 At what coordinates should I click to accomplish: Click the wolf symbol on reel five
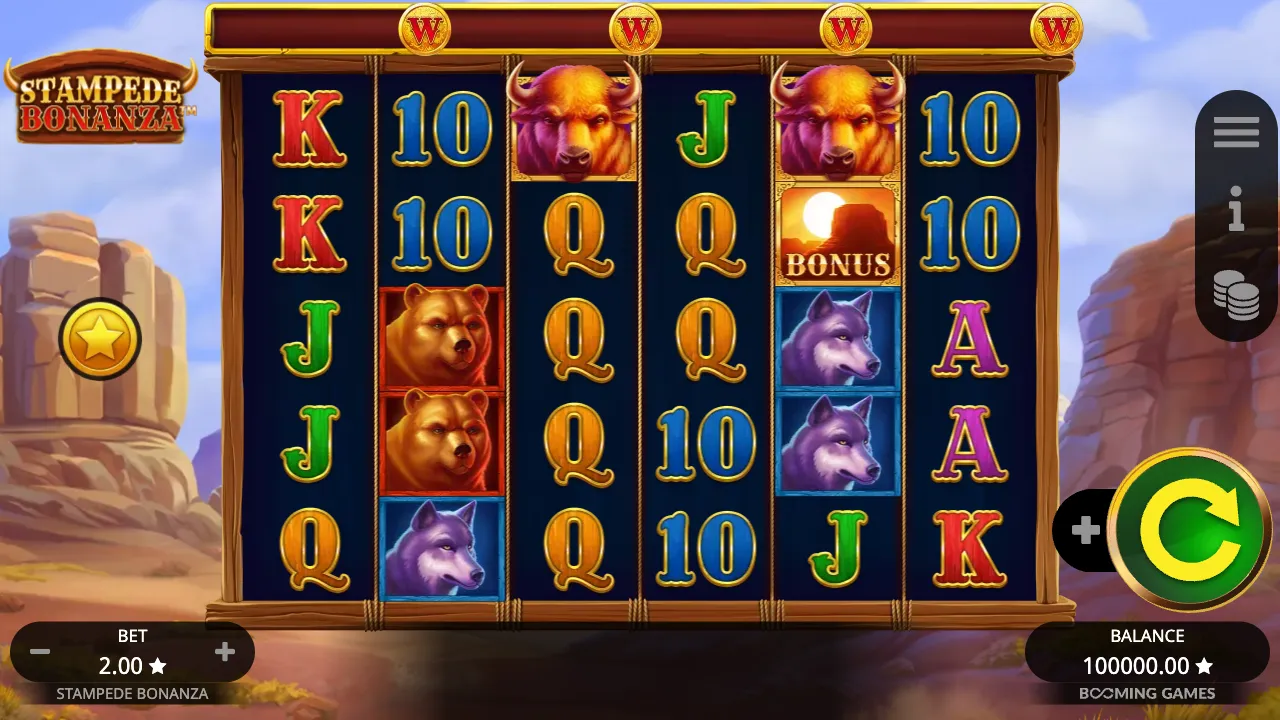click(838, 340)
